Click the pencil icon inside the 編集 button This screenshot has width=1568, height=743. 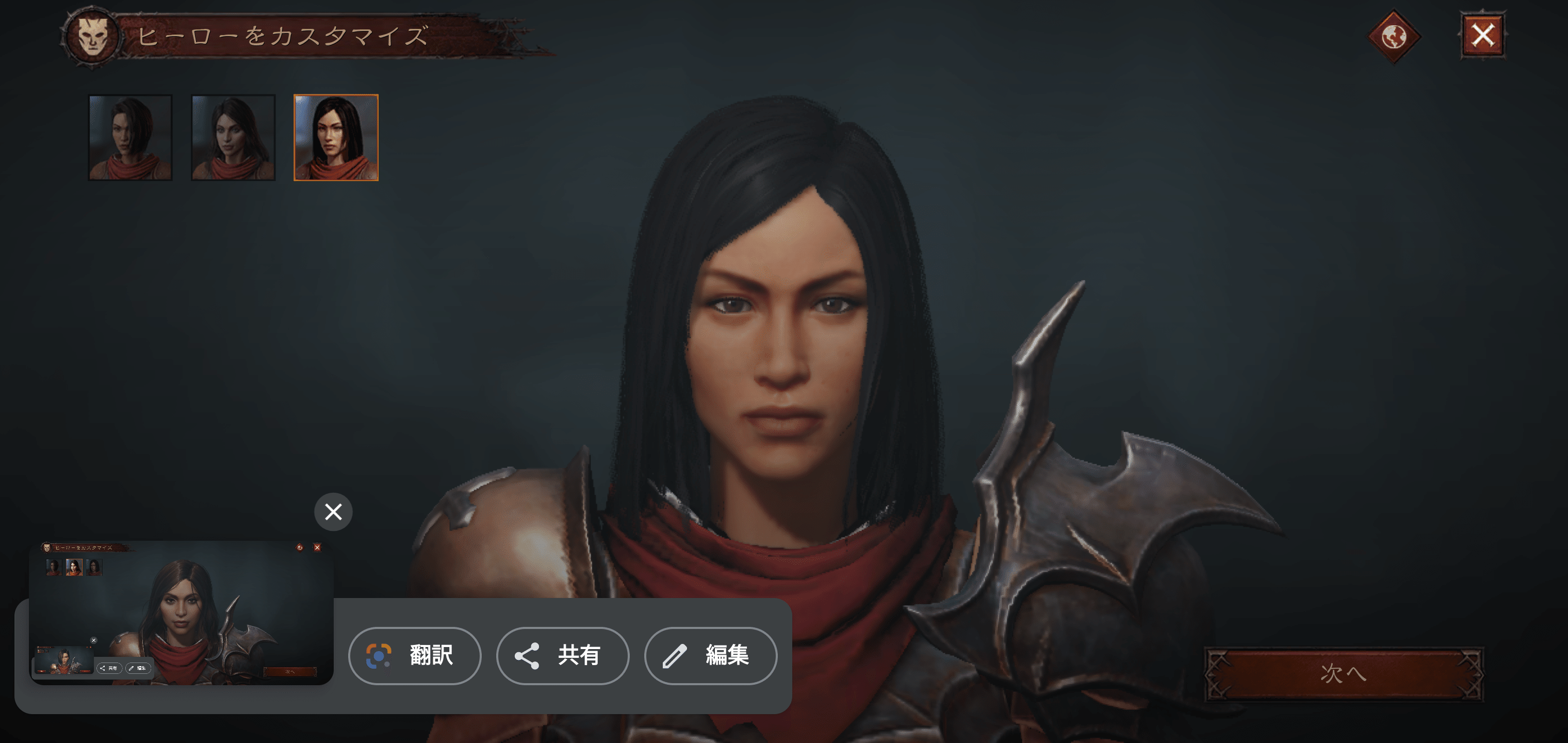tap(676, 656)
